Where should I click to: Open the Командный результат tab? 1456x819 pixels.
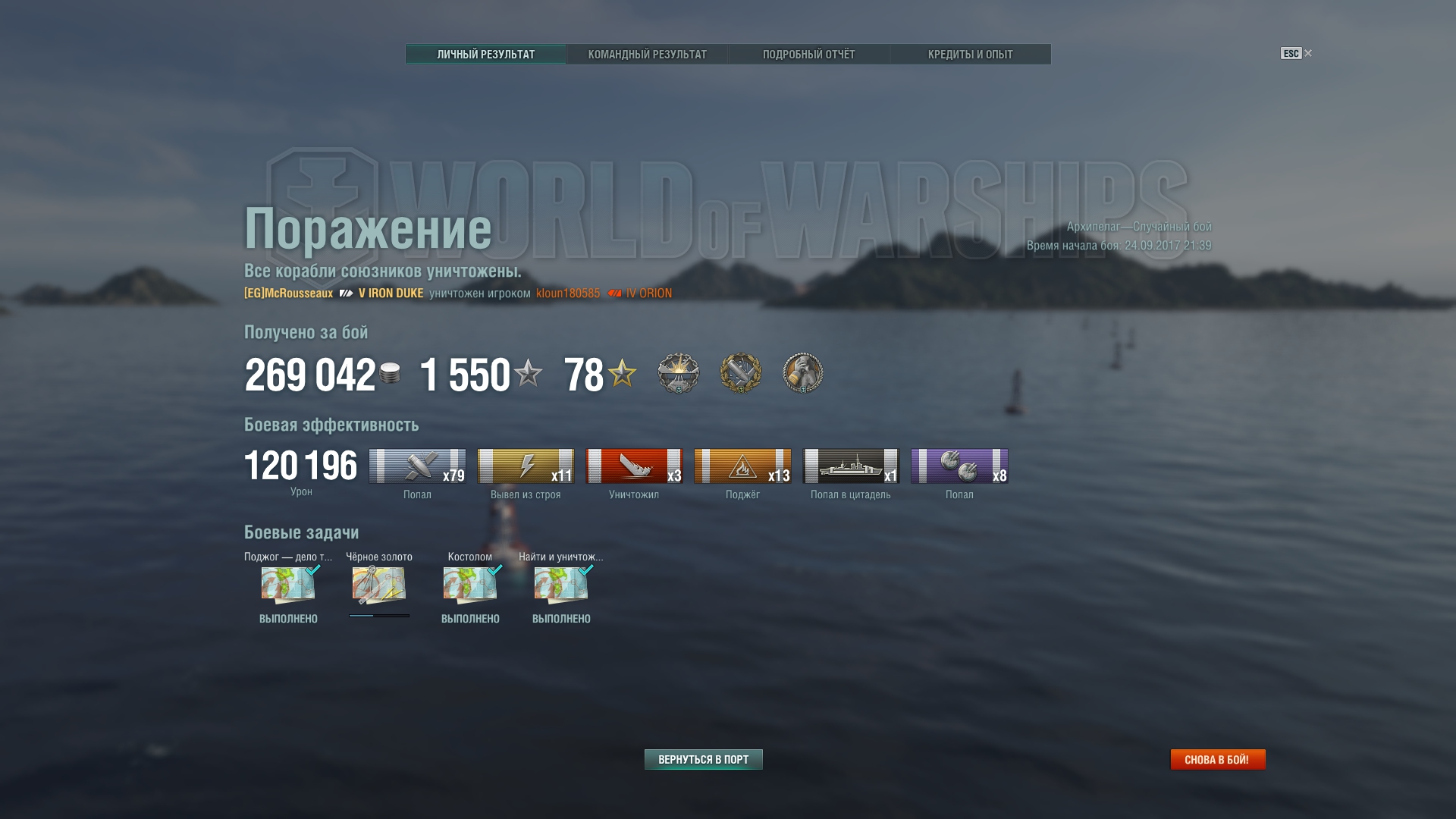click(x=647, y=55)
